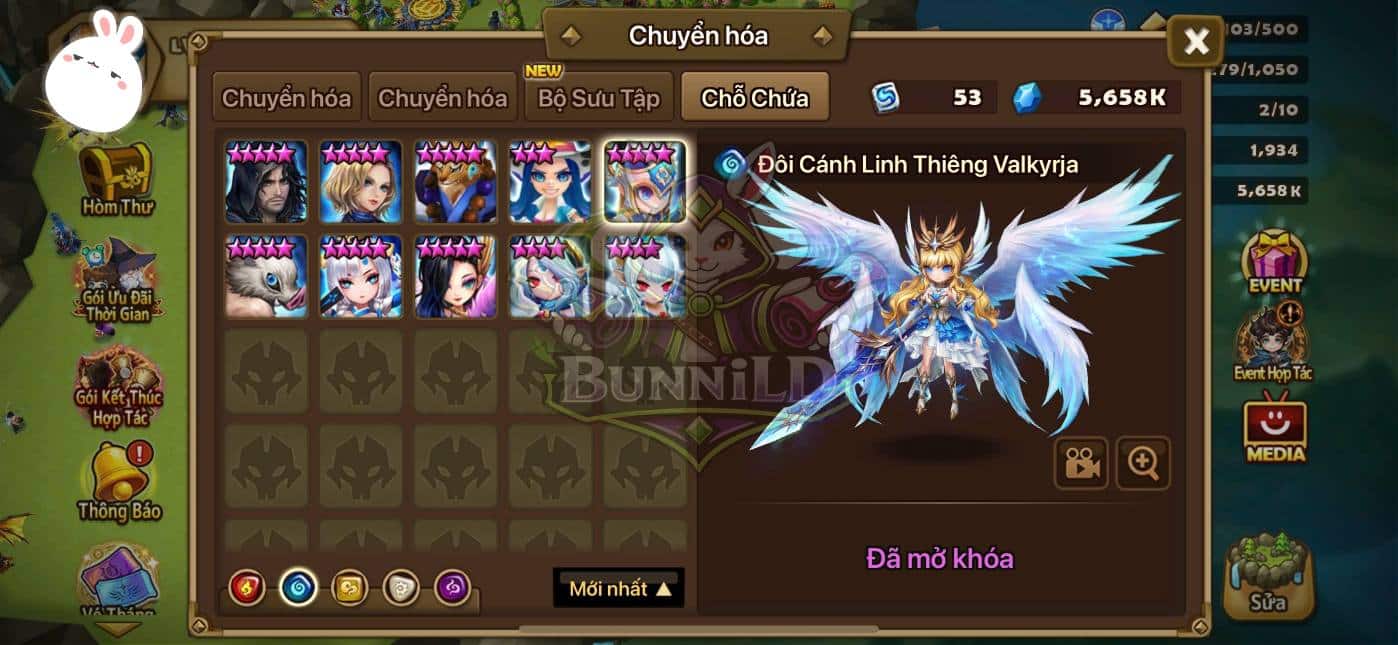
Task: Switch to the Bộ Sưu Tập tab
Action: point(599,98)
